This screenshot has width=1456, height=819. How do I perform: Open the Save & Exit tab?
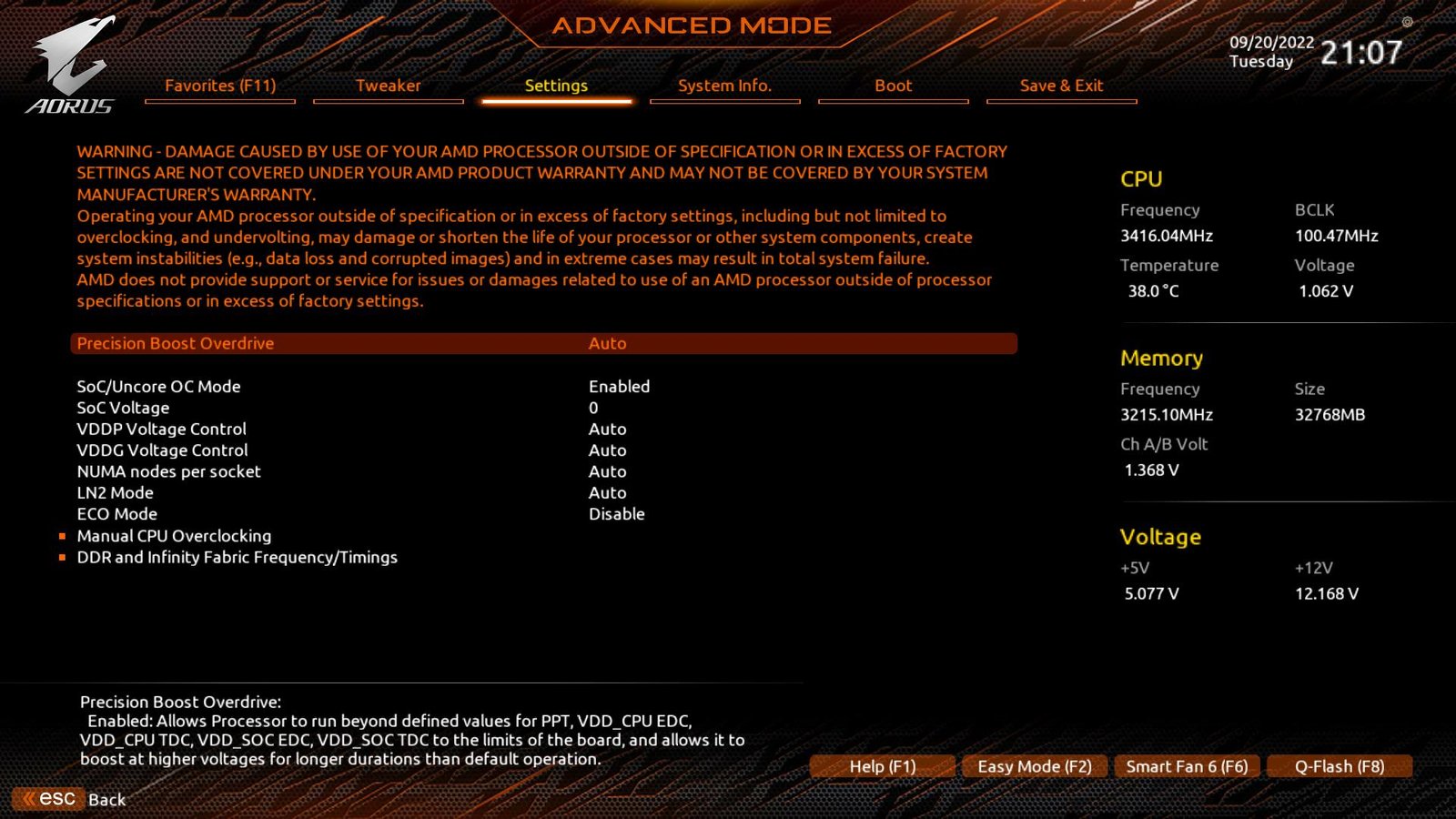coord(1061,86)
